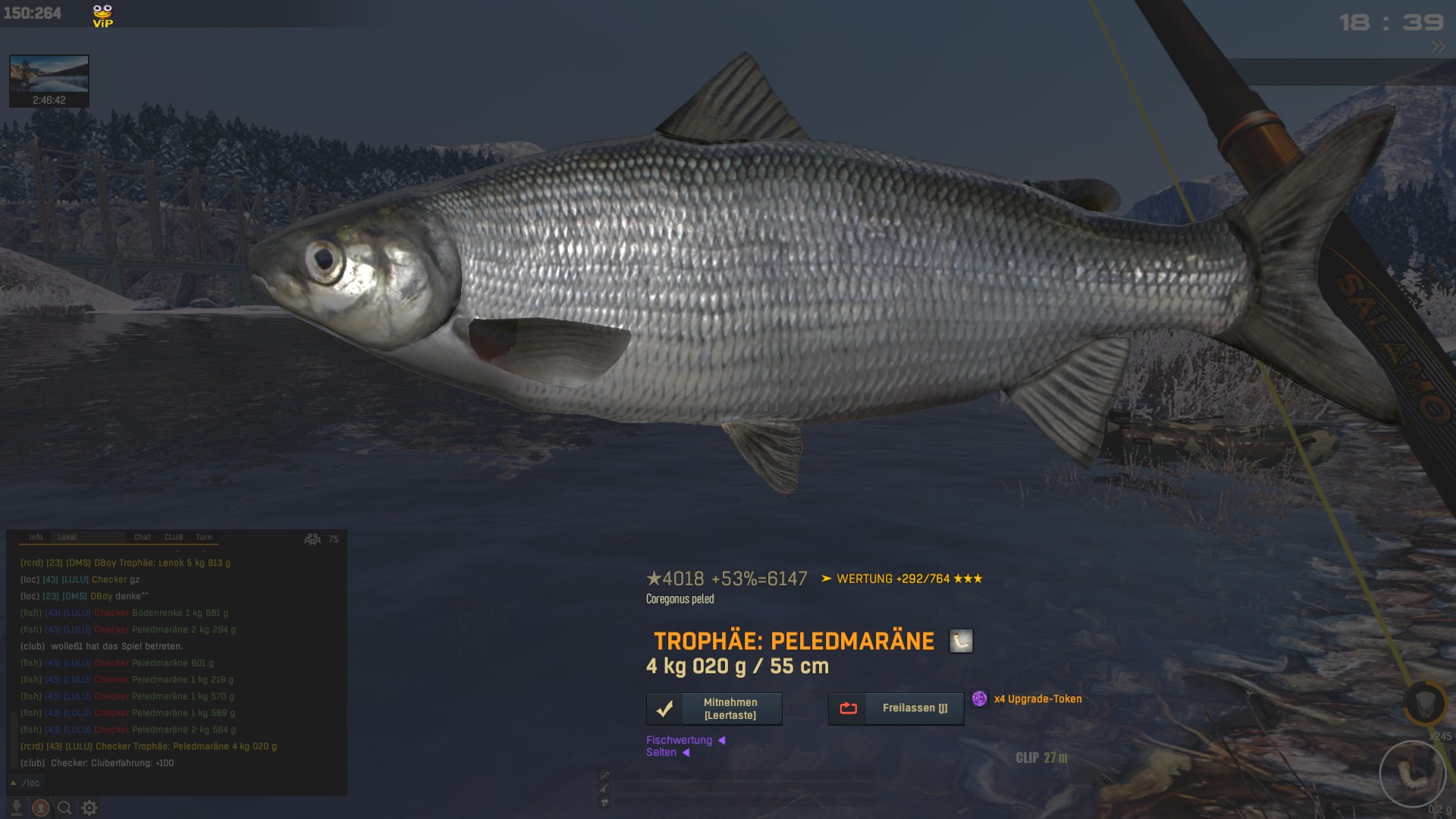This screenshot has width=1456, height=819.
Task: Open the settings gear icon
Action: click(x=89, y=808)
